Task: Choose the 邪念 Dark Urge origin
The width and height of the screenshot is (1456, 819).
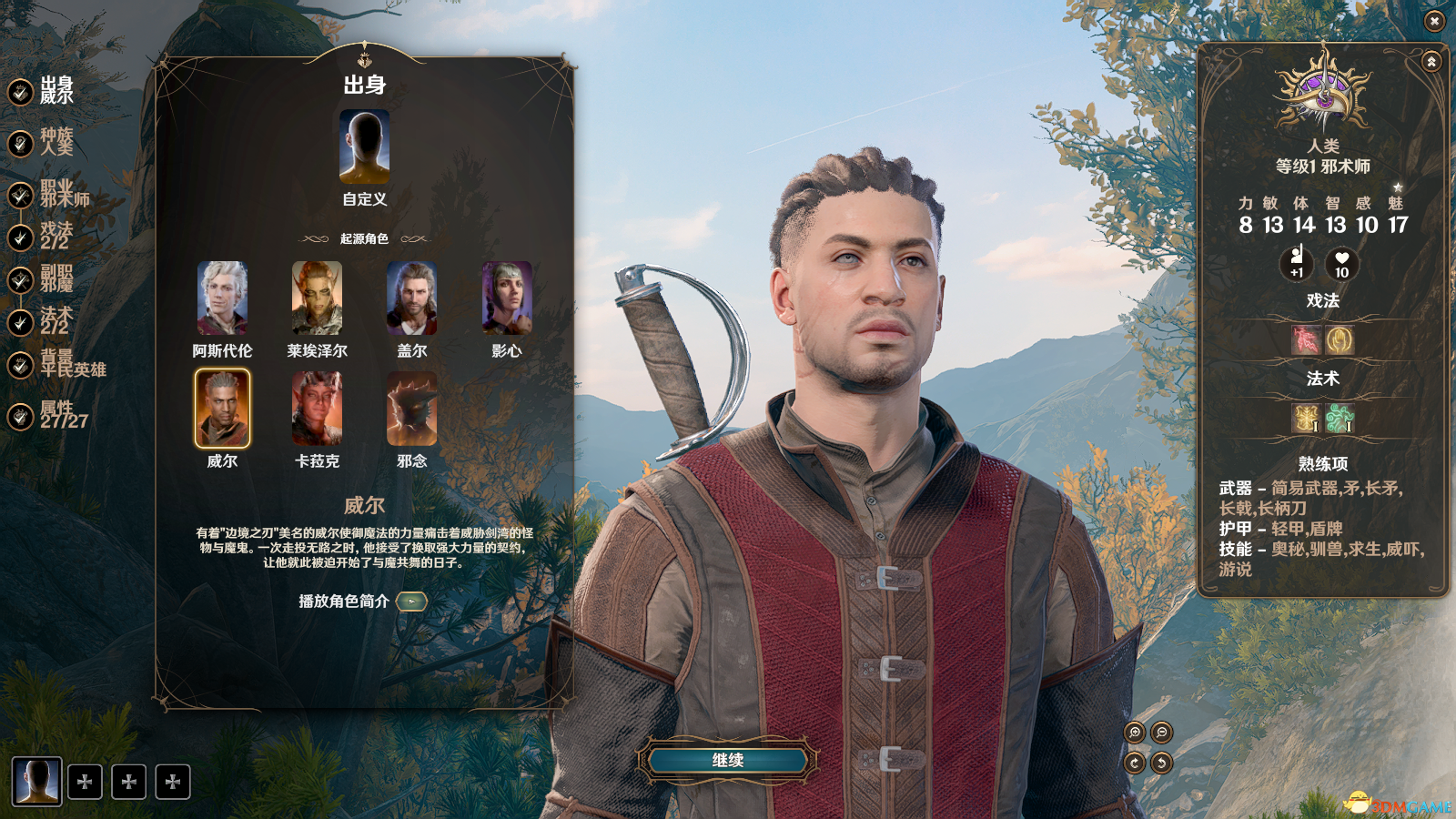Action: point(411,409)
